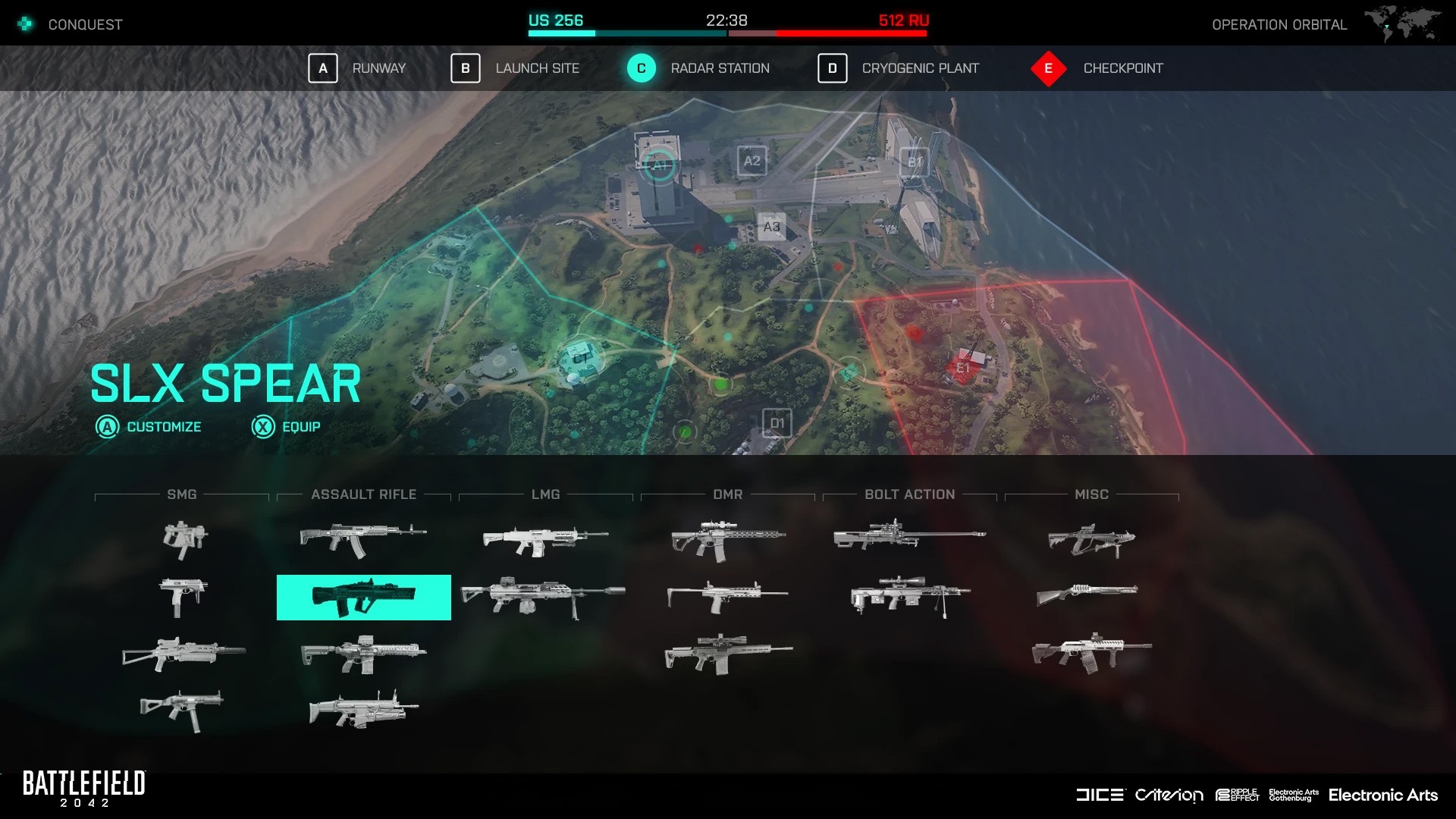
Task: Select the A3 sector marker on map
Action: pyautogui.click(x=771, y=227)
